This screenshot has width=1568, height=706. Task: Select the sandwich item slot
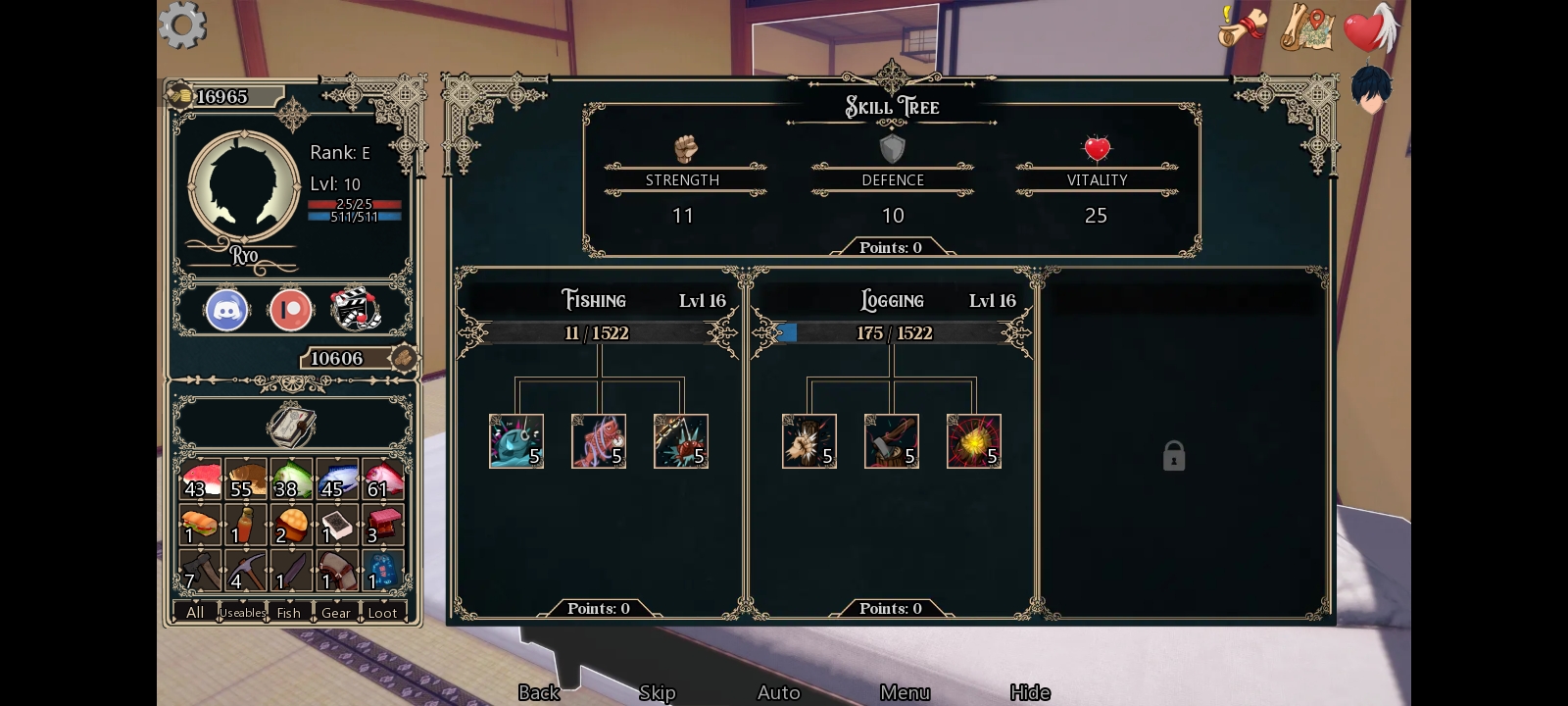200,525
